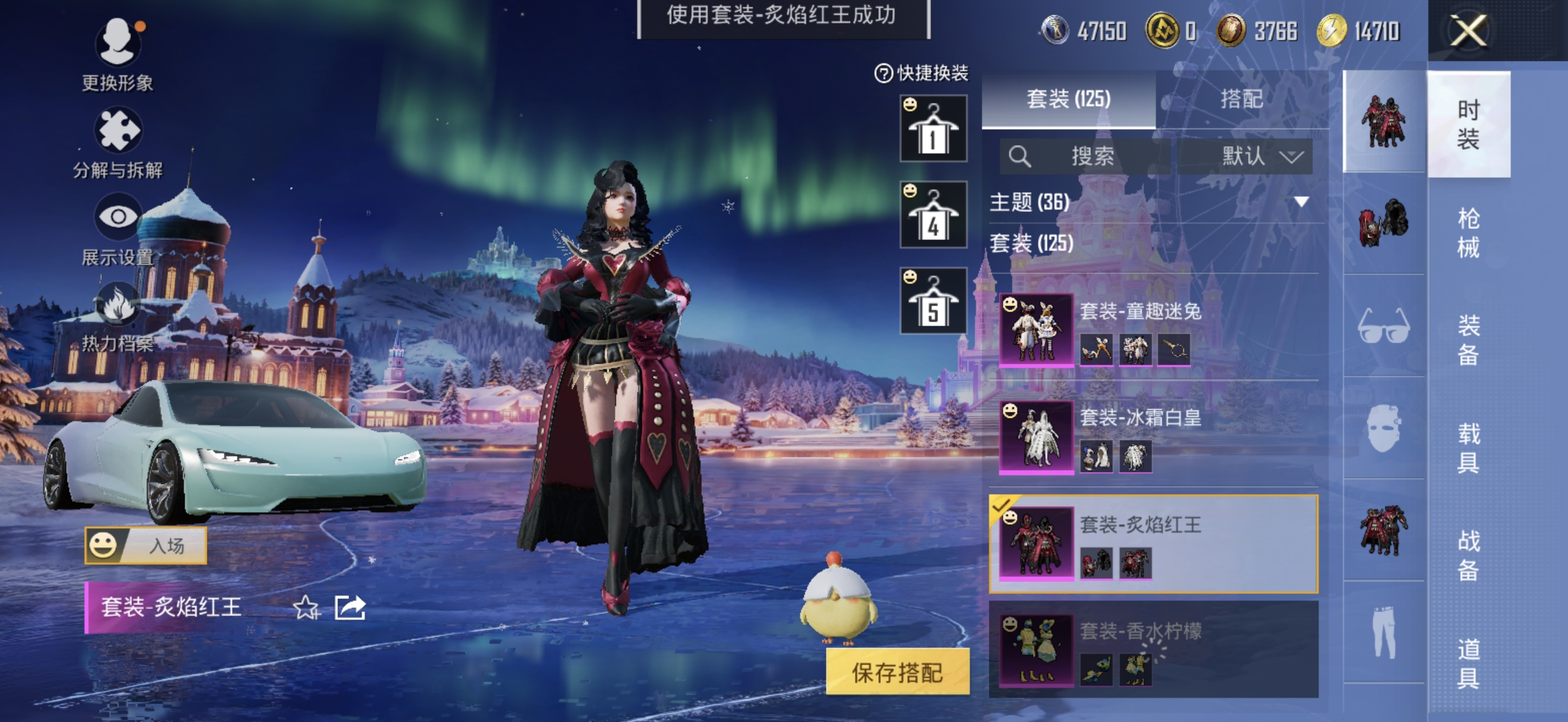Viewport: 1568px width, 722px height.
Task: Switch to the 搭配 tab
Action: [1242, 100]
